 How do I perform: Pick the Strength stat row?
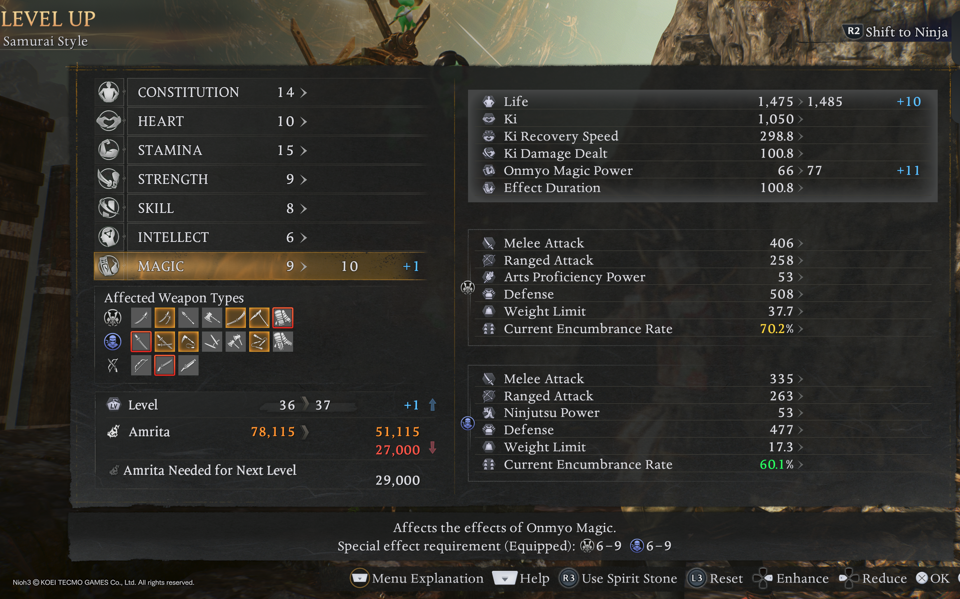pyautogui.click(x=260, y=179)
